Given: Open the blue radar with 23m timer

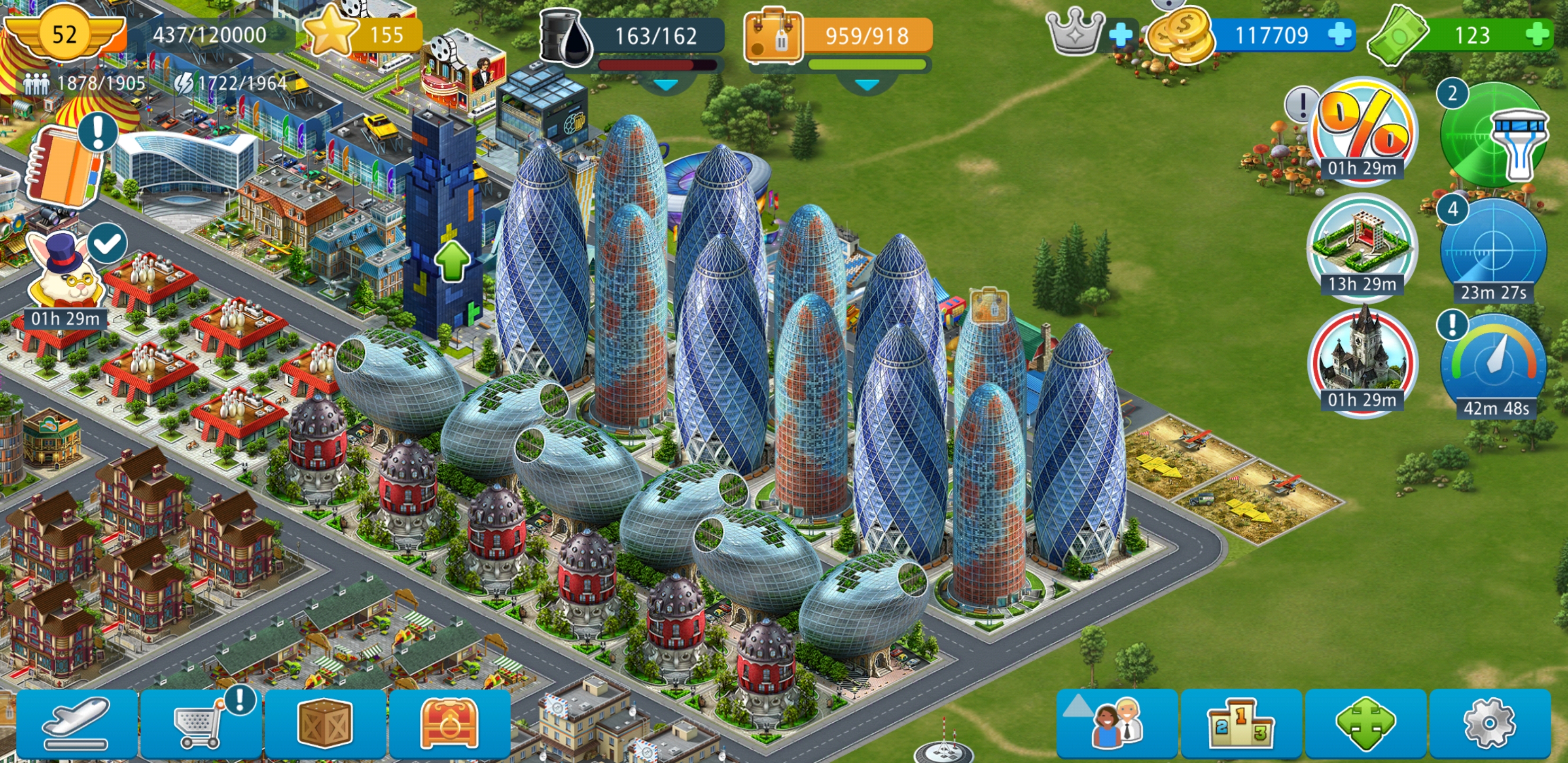Looking at the screenshot, I should click(x=1493, y=251).
